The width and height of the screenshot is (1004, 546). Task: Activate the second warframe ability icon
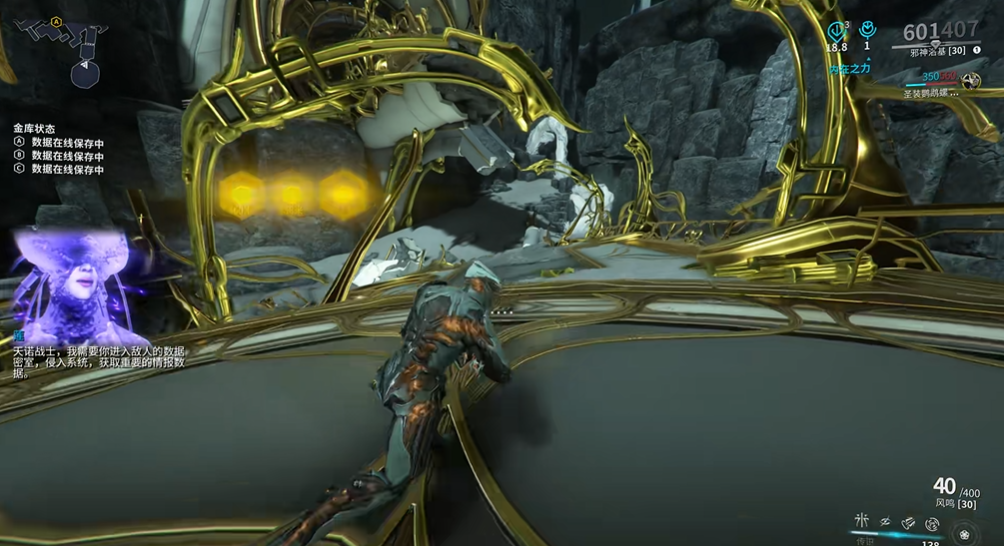point(884,521)
